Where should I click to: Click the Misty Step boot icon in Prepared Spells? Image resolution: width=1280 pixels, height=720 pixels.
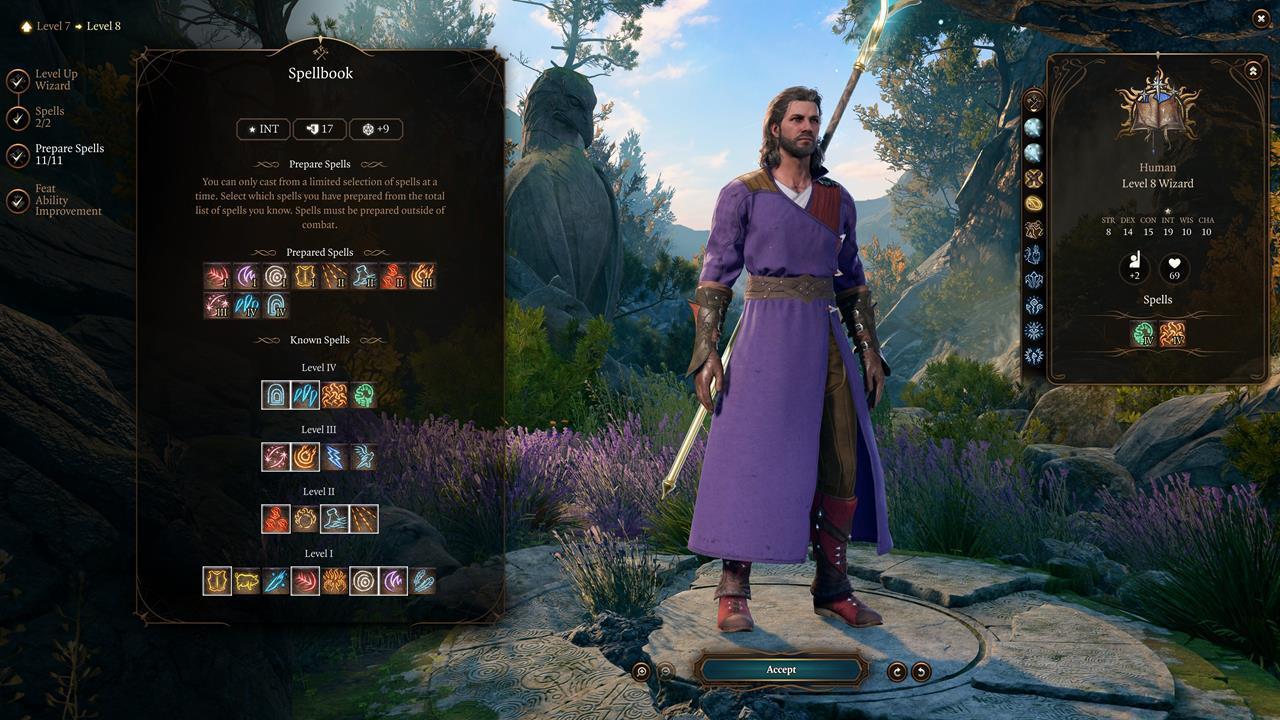[x=364, y=276]
